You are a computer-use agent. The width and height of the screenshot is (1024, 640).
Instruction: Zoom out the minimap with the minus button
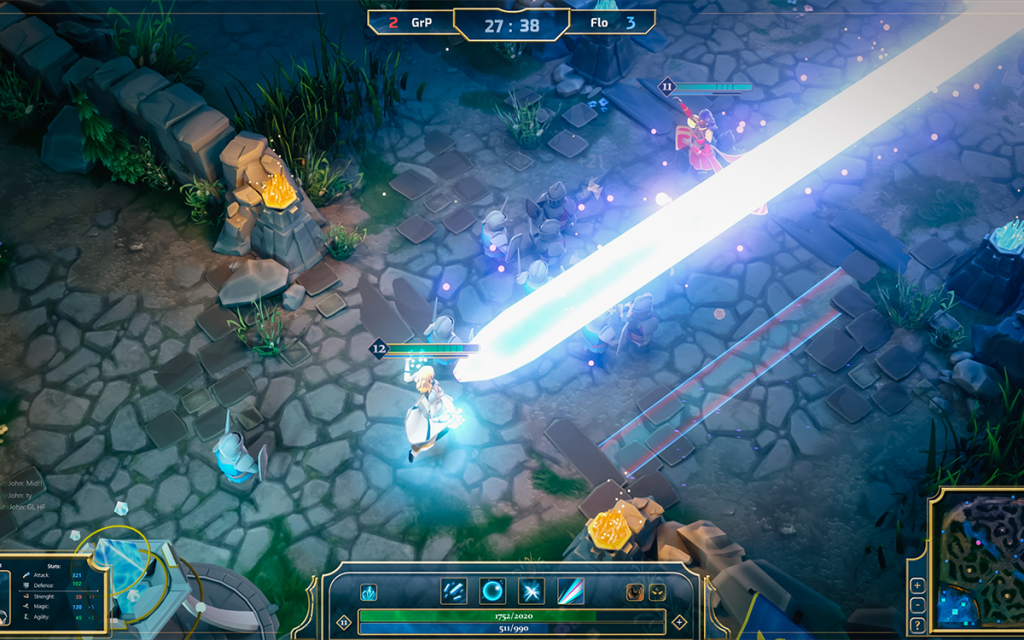917,605
